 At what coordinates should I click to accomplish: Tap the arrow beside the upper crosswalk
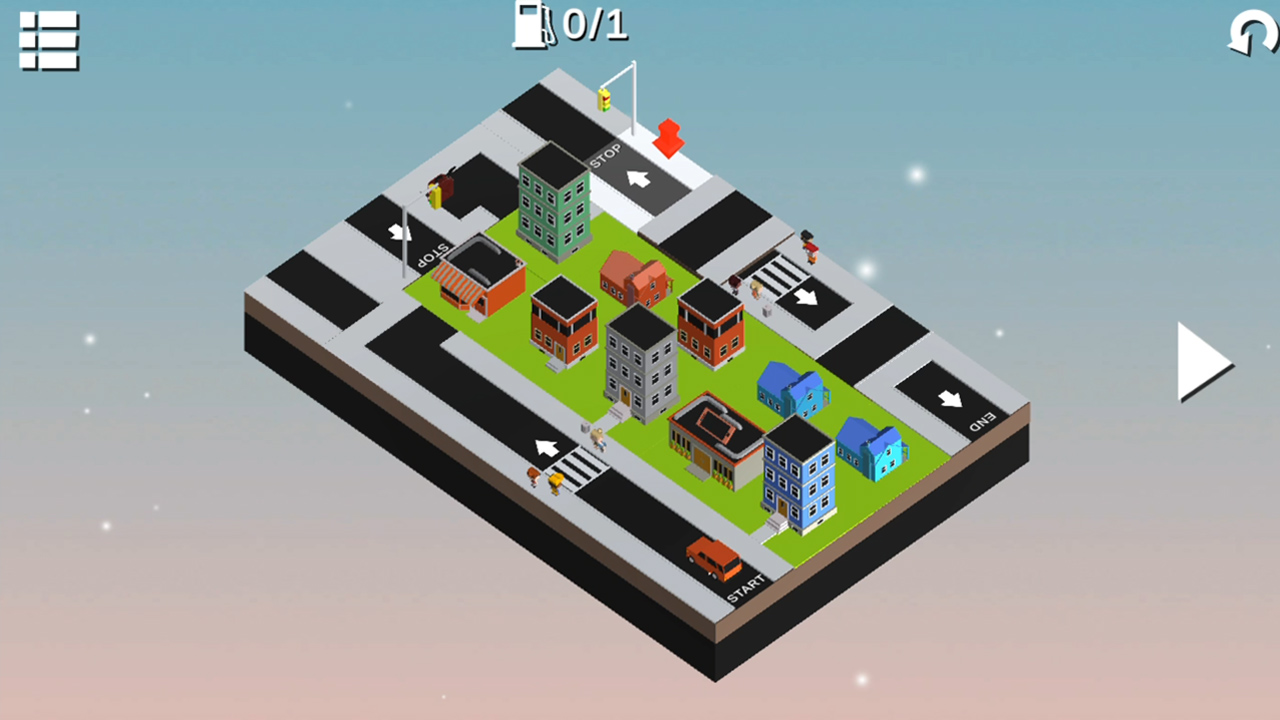click(808, 296)
